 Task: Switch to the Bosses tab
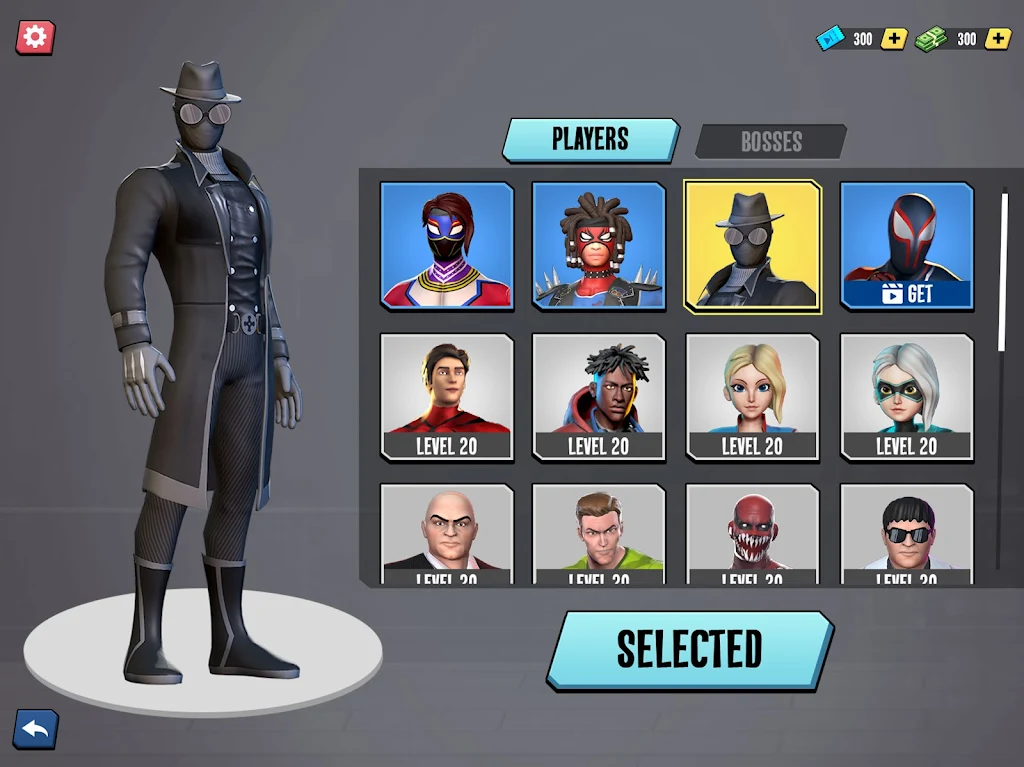coord(770,142)
